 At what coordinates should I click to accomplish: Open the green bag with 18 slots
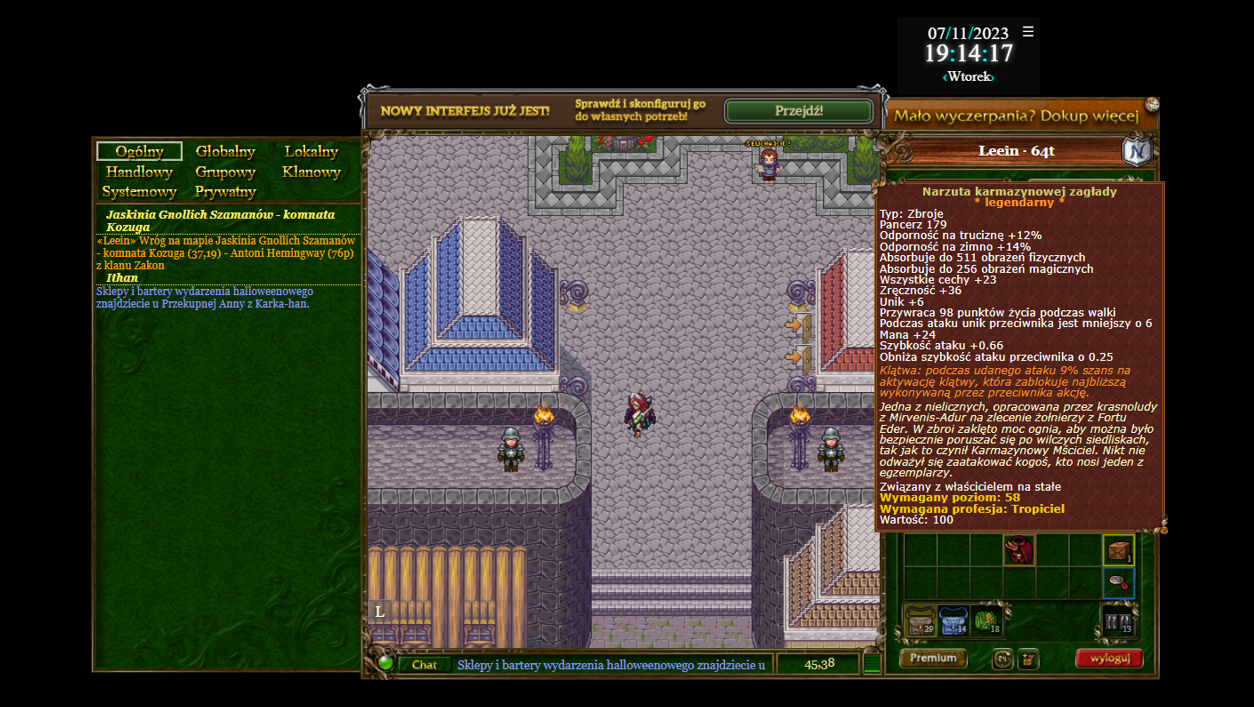click(x=987, y=621)
